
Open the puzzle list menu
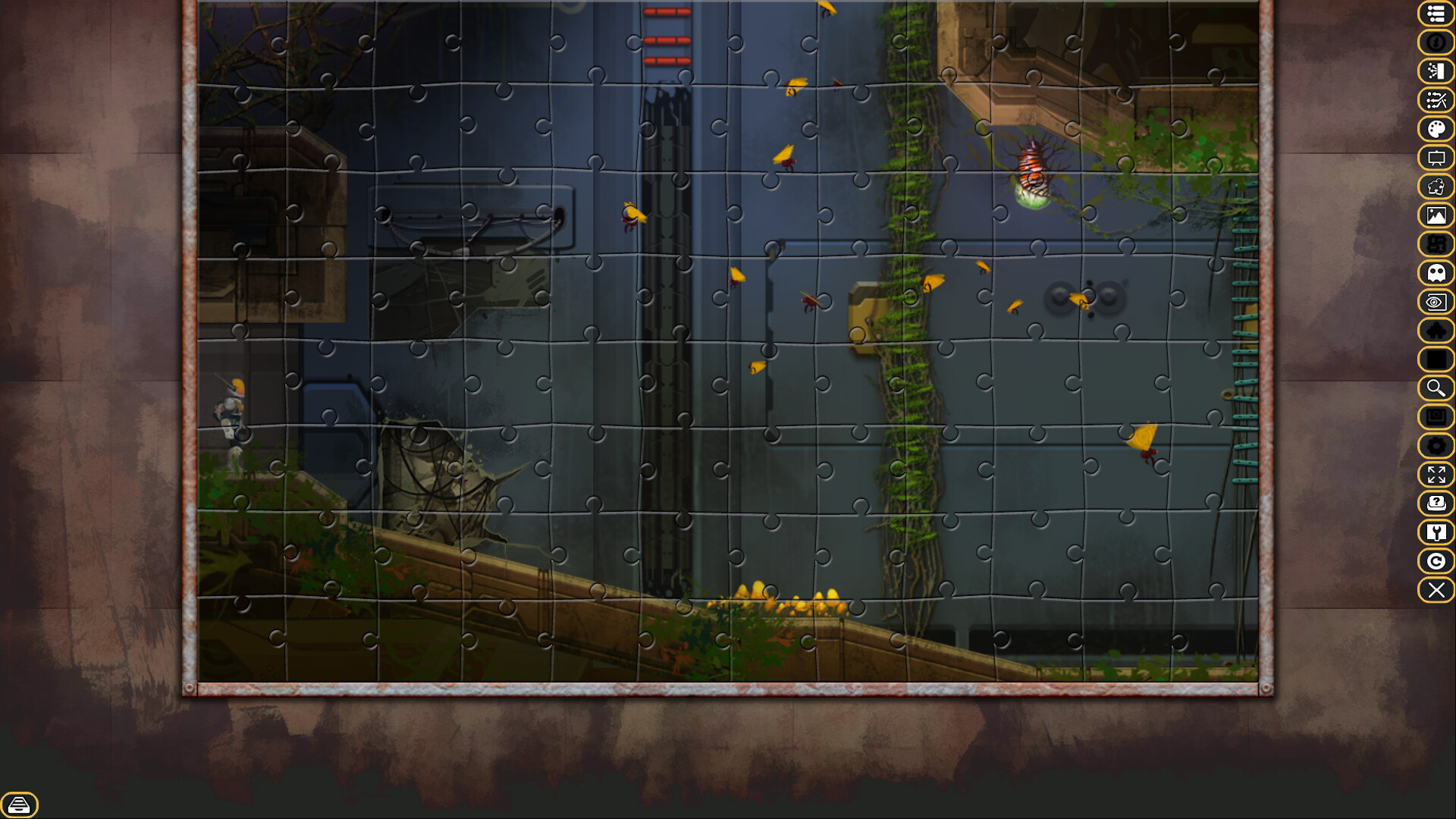coord(1436,14)
